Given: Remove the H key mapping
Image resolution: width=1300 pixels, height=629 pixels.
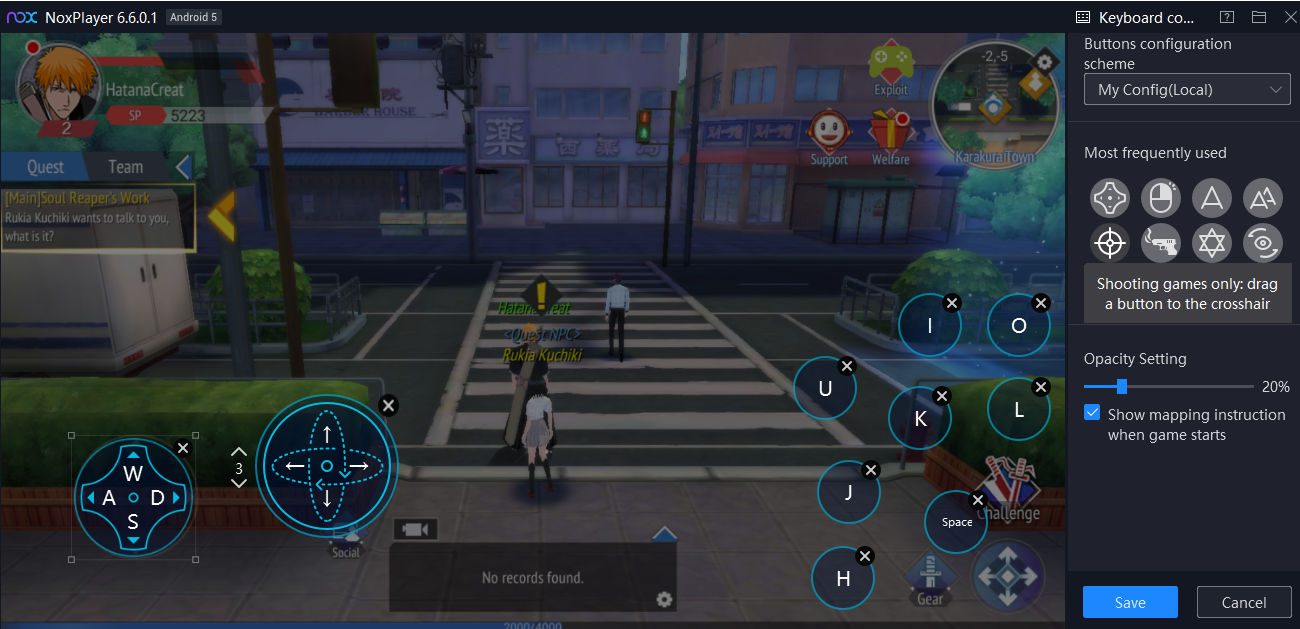Looking at the screenshot, I should coord(866,556).
